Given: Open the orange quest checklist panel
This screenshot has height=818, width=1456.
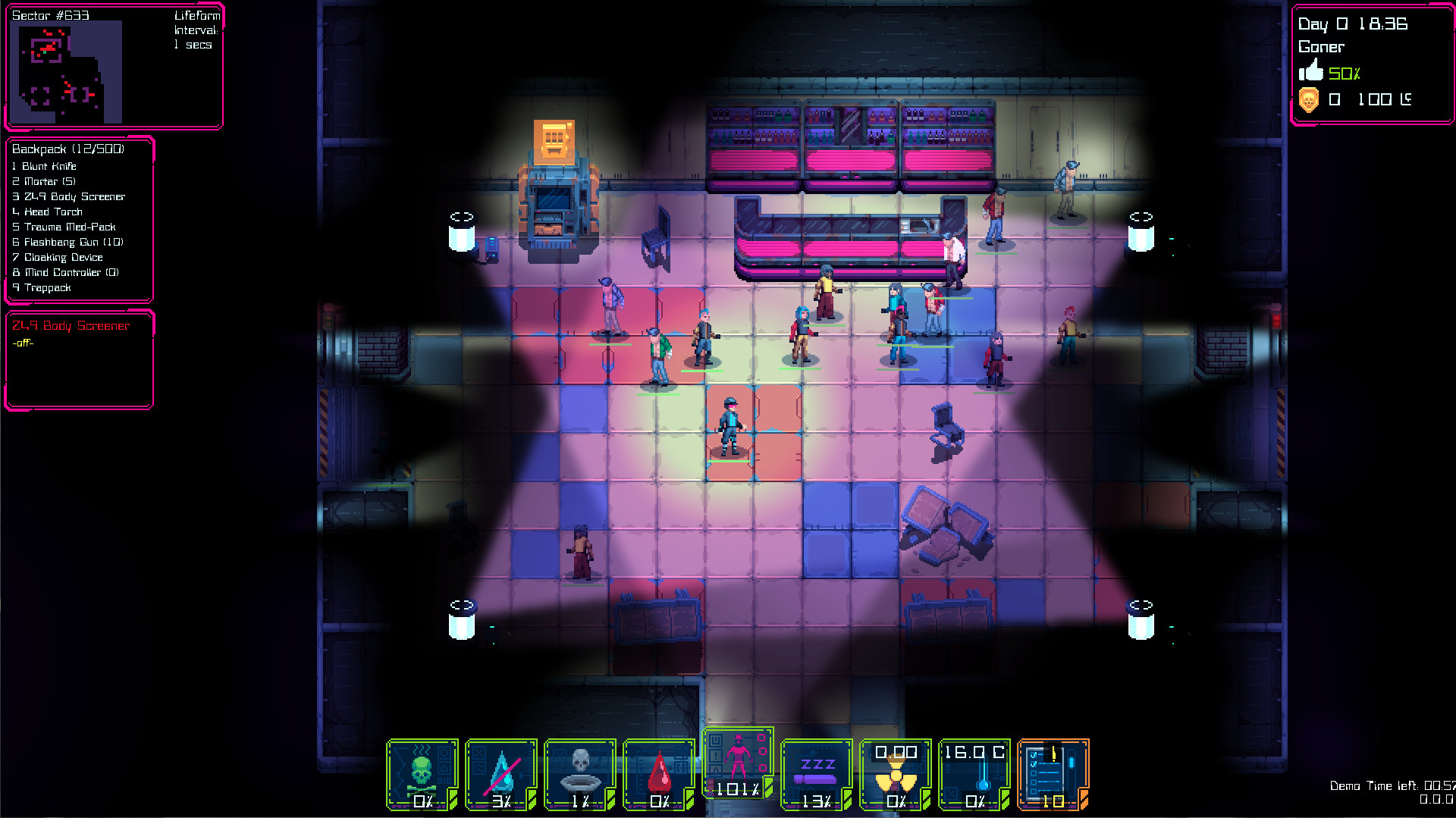Looking at the screenshot, I should point(1055,769).
